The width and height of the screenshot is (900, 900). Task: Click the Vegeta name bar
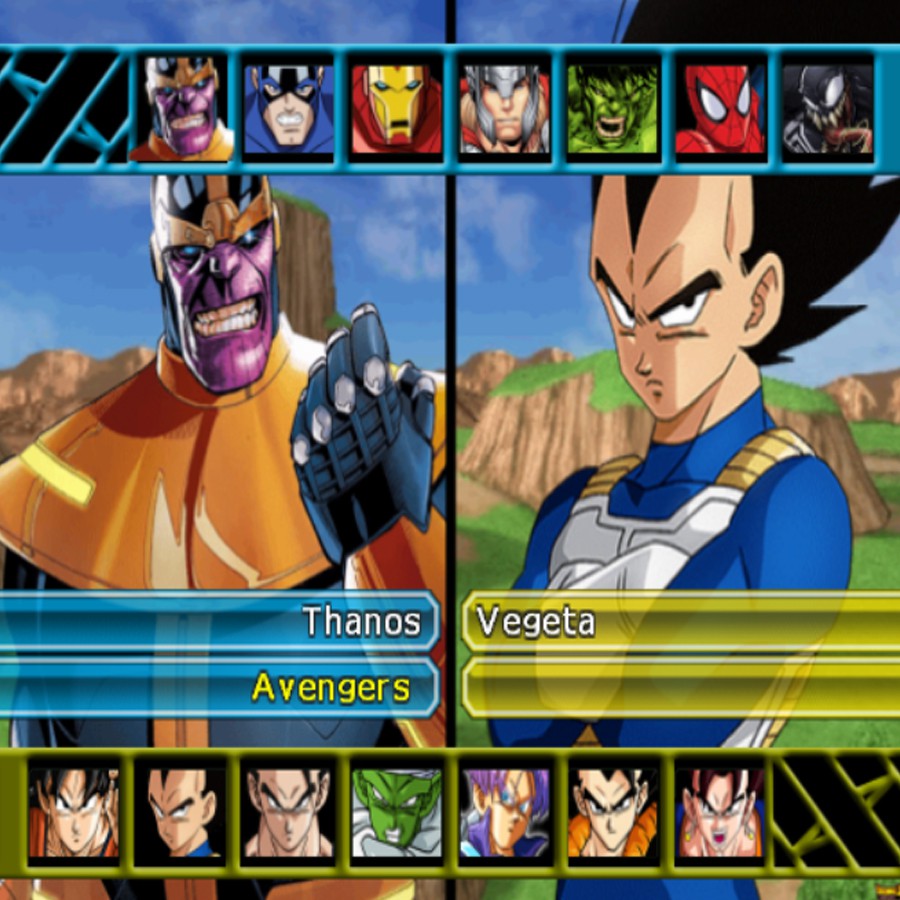(x=680, y=622)
